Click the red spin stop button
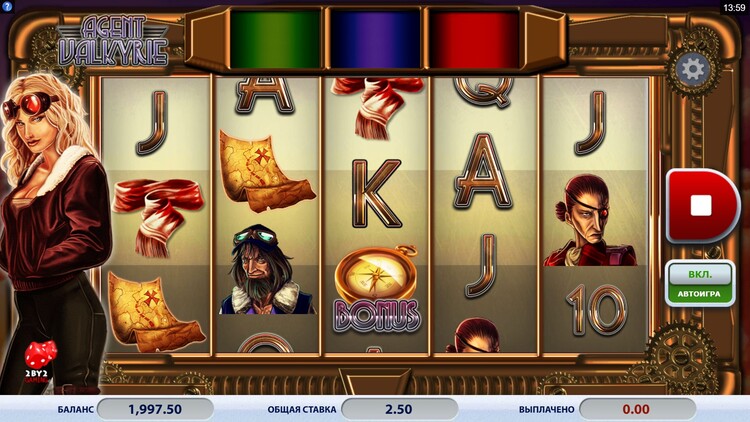 [x=701, y=206]
